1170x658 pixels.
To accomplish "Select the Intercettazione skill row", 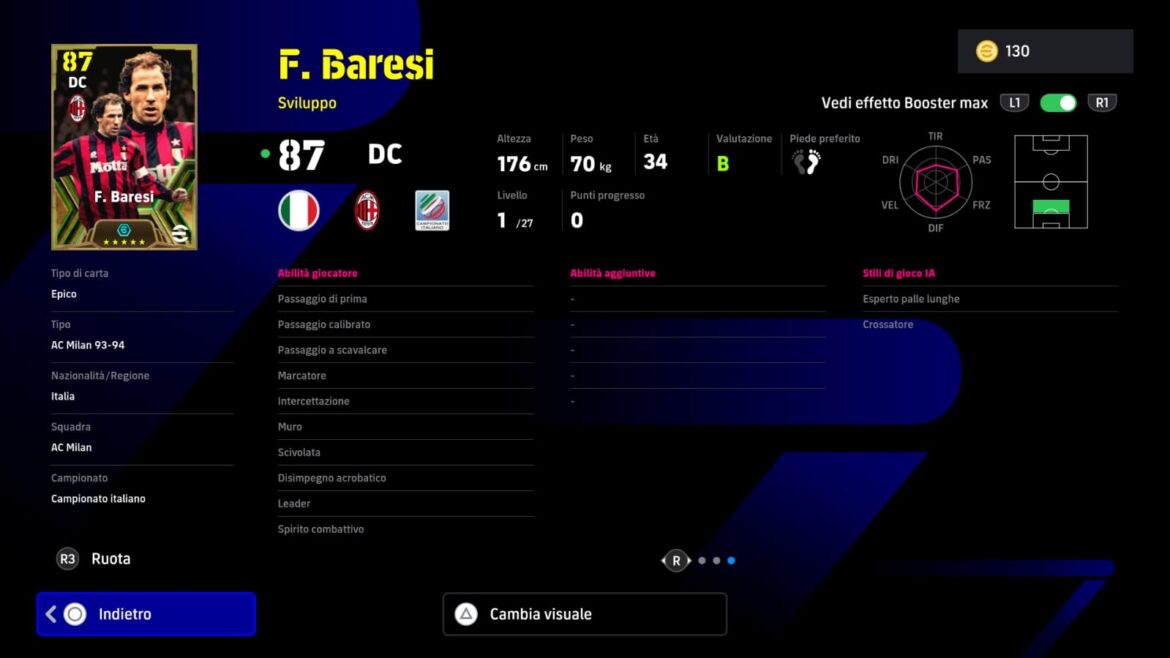I will 405,401.
